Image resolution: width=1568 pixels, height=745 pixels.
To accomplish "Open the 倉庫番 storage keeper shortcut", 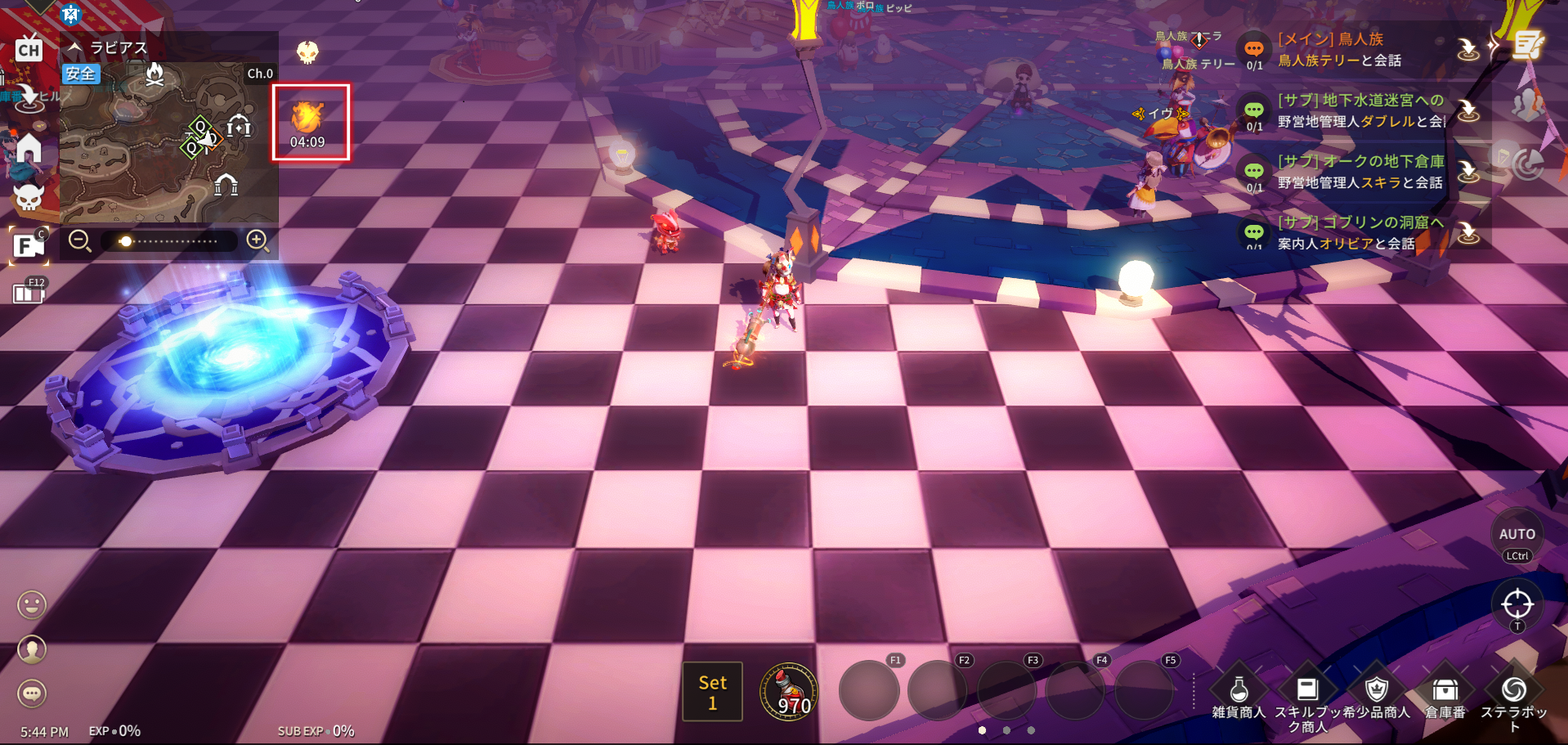I will coord(1445,693).
